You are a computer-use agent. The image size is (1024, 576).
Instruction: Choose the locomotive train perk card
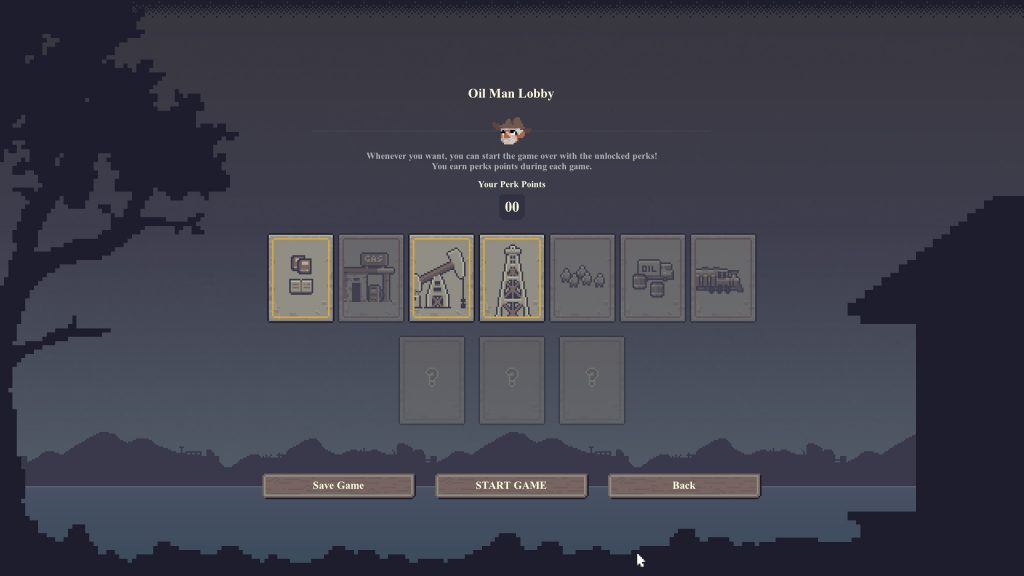tap(723, 278)
